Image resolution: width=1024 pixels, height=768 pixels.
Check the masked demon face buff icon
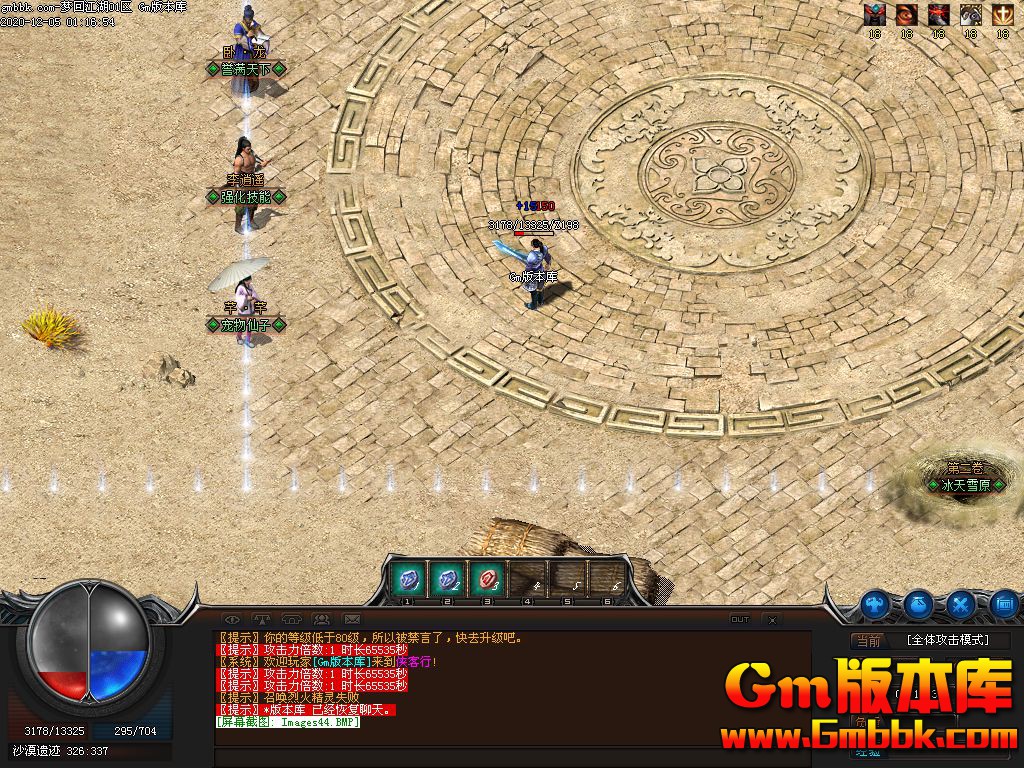[875, 14]
